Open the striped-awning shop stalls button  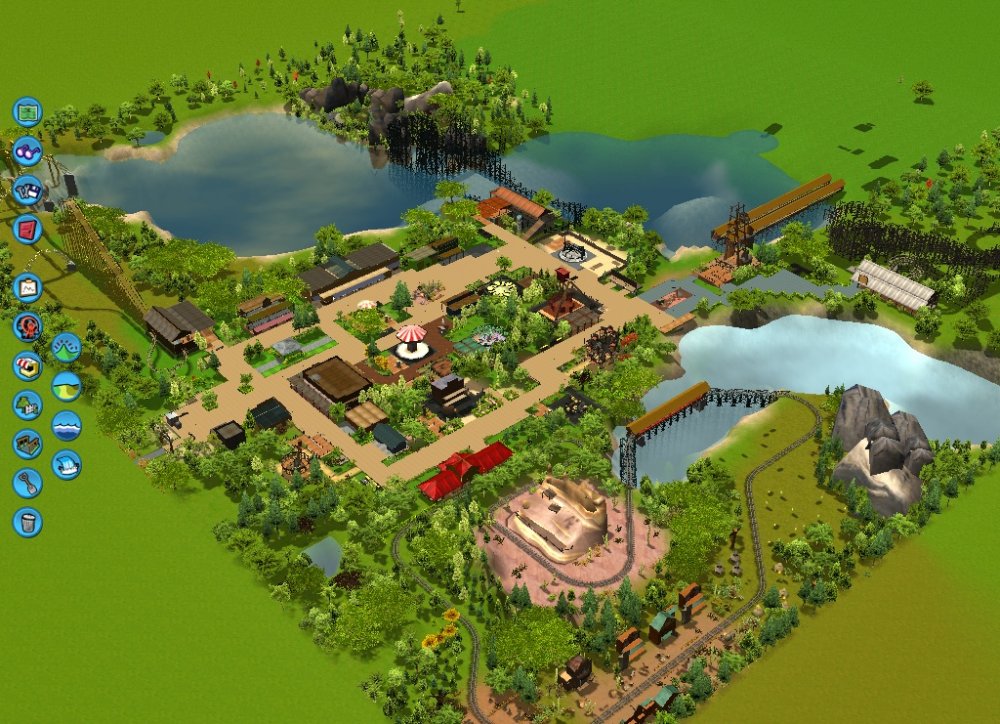coord(27,366)
